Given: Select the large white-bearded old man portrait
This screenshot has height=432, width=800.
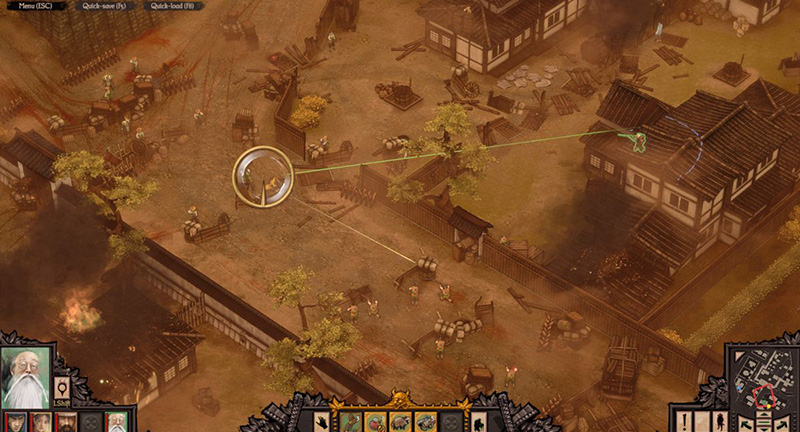Looking at the screenshot, I should point(27,375).
